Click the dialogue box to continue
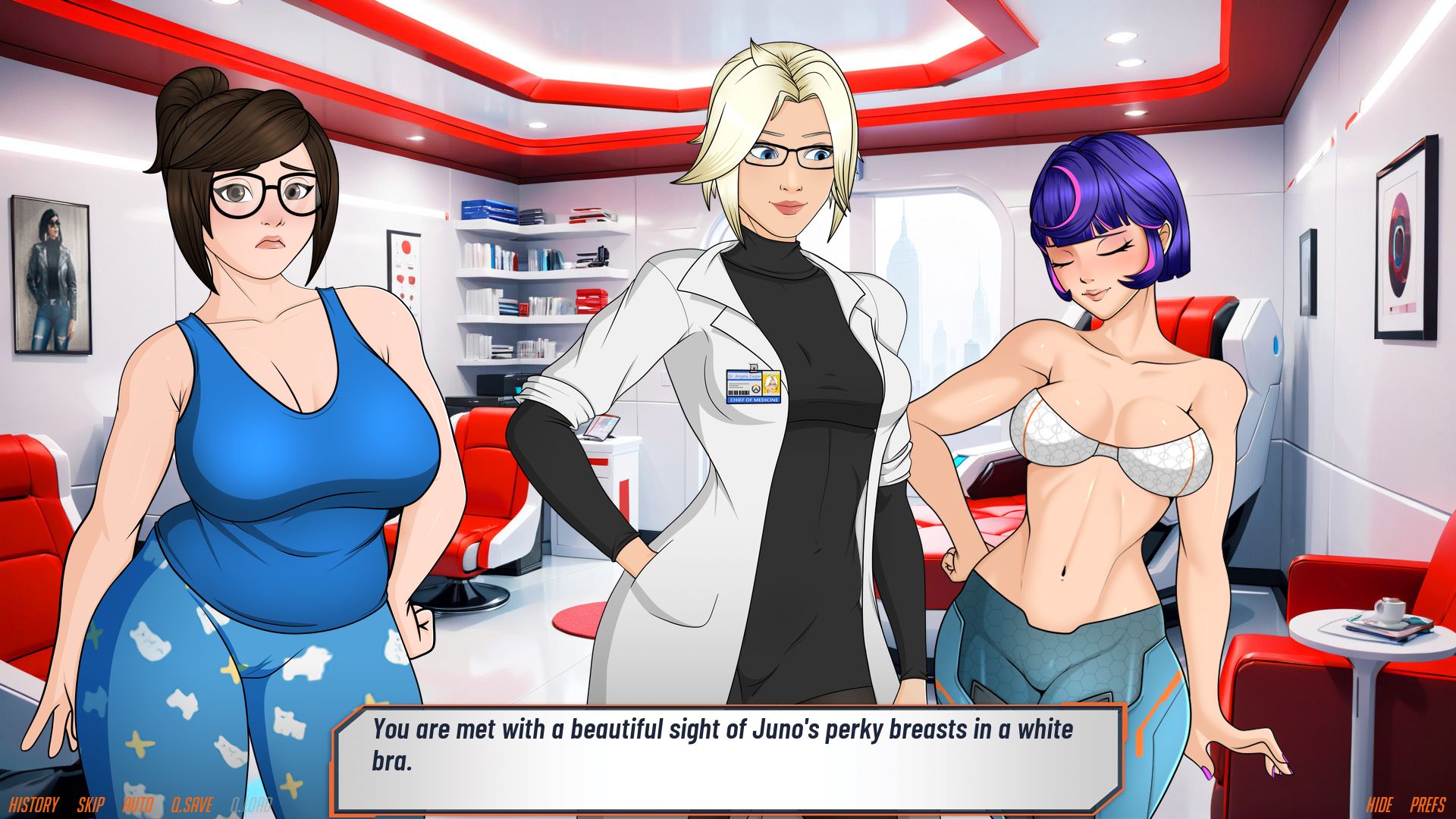The image size is (1456, 819). pos(726,757)
